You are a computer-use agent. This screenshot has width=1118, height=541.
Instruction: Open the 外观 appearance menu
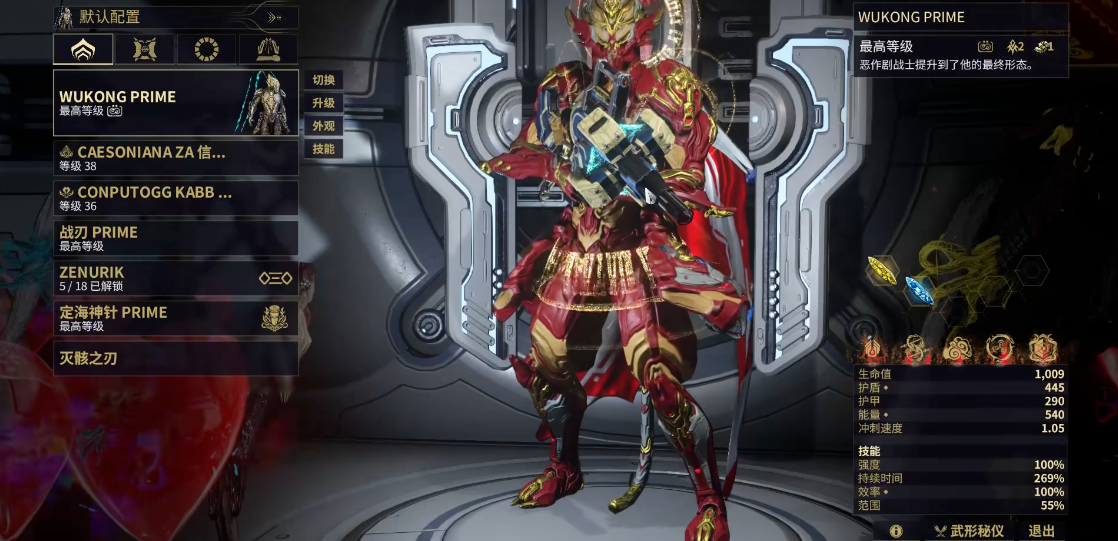324,126
